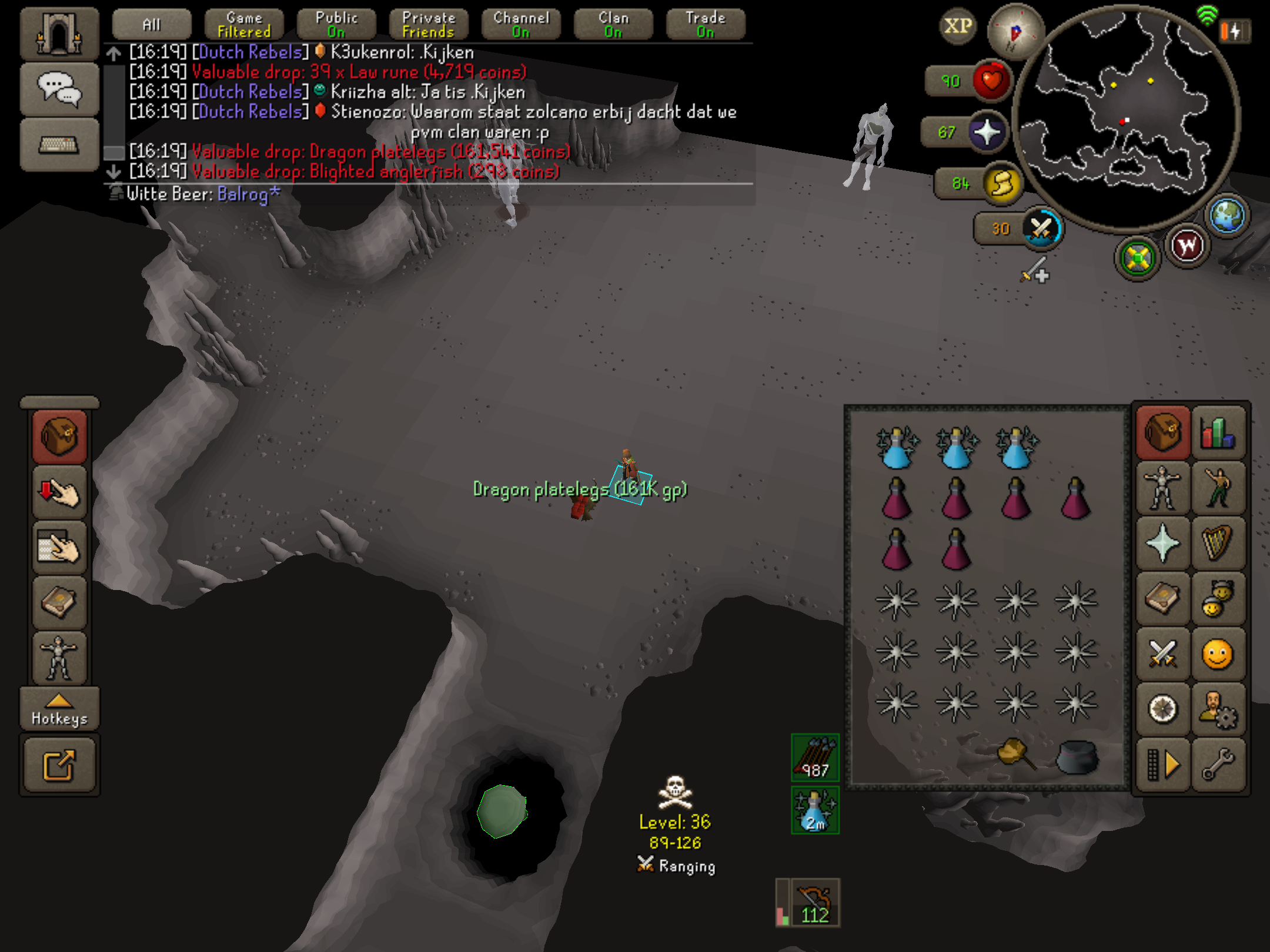Switch to the Clan chat tab
Viewport: 1270px width, 952px height.
point(613,25)
